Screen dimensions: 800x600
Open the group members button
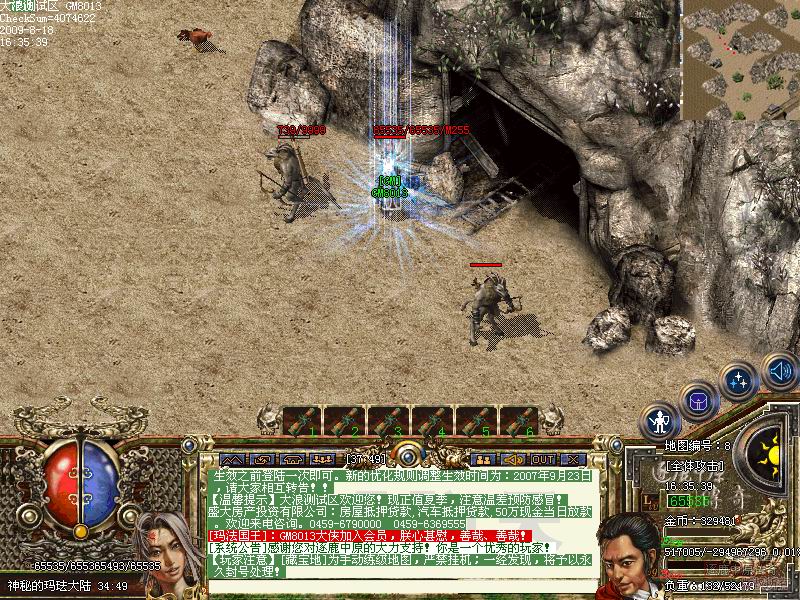tap(485, 459)
